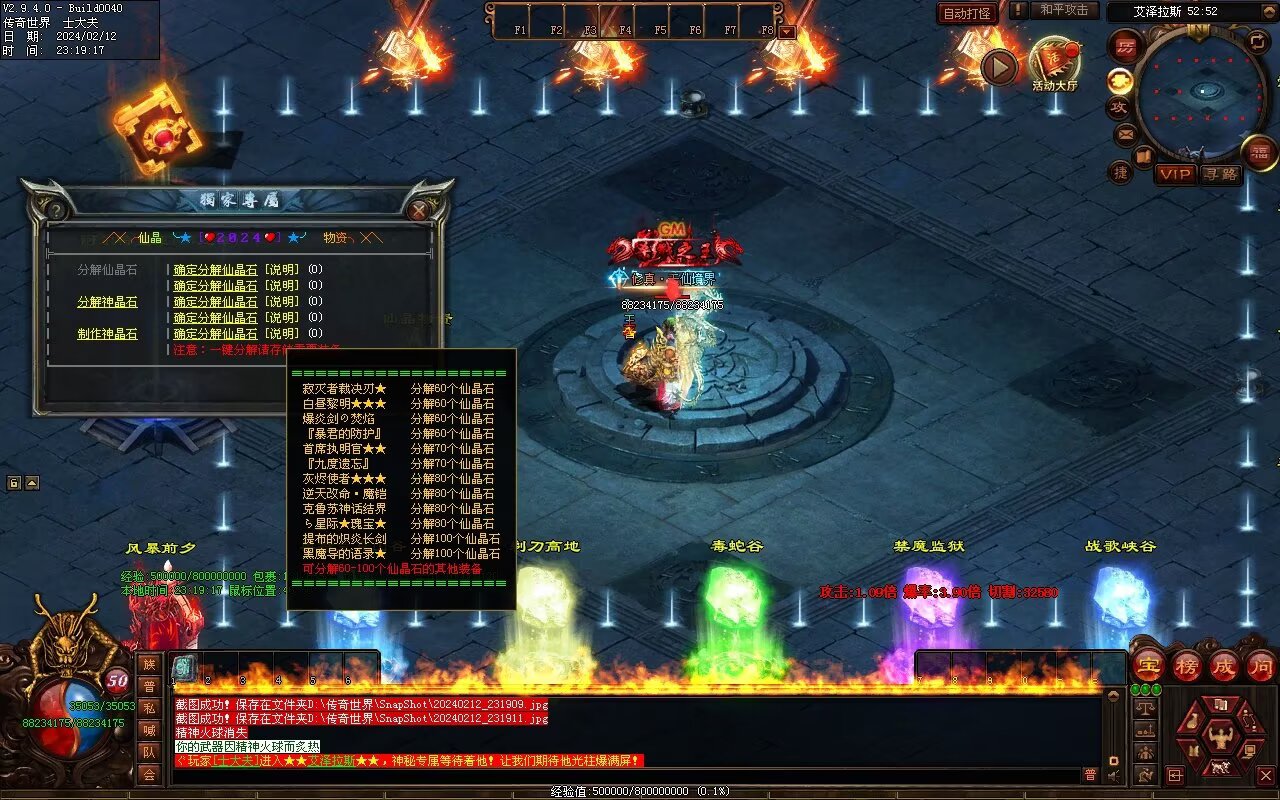This screenshot has height=800, width=1280.
Task: Use the item in hotbar slot 1
Action: click(185, 667)
